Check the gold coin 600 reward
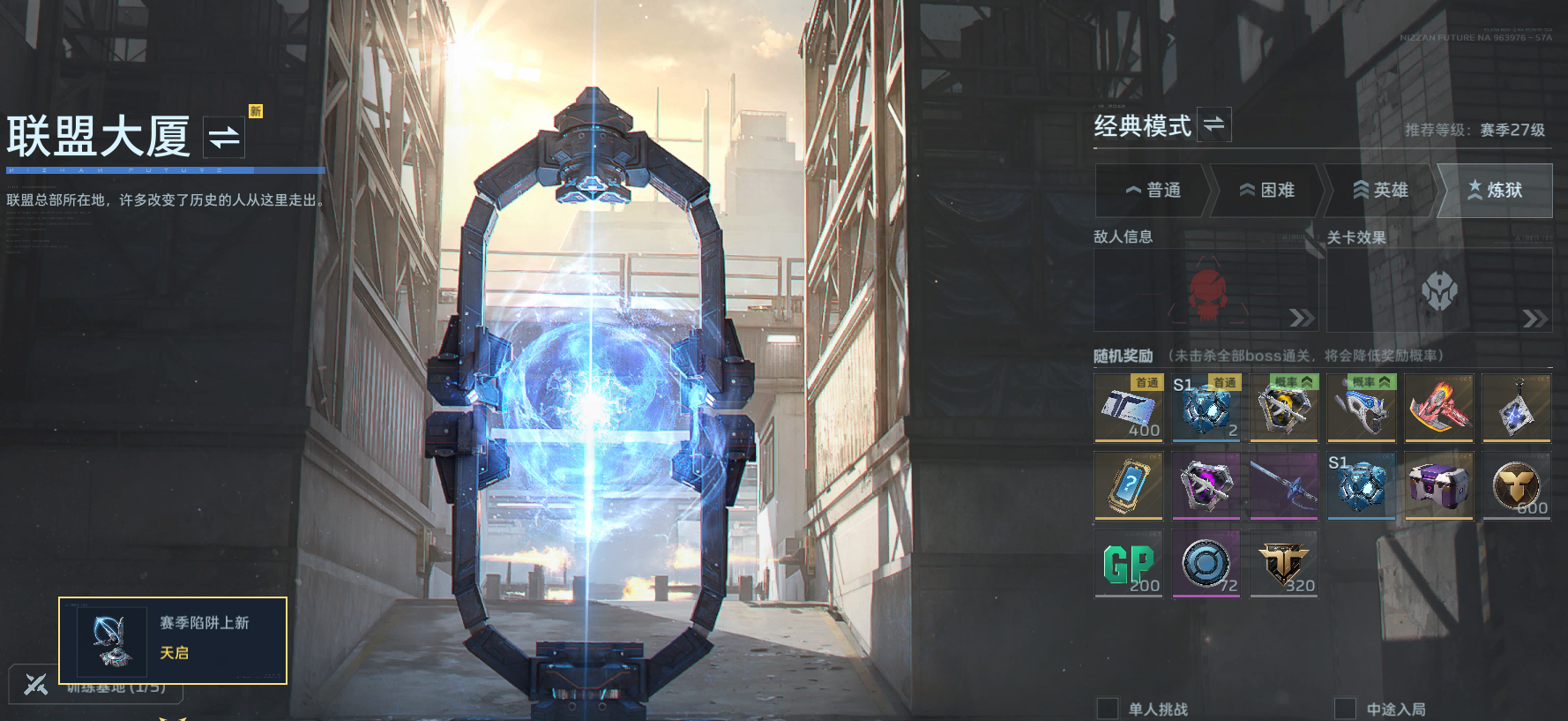The image size is (1568, 721). click(x=1516, y=485)
